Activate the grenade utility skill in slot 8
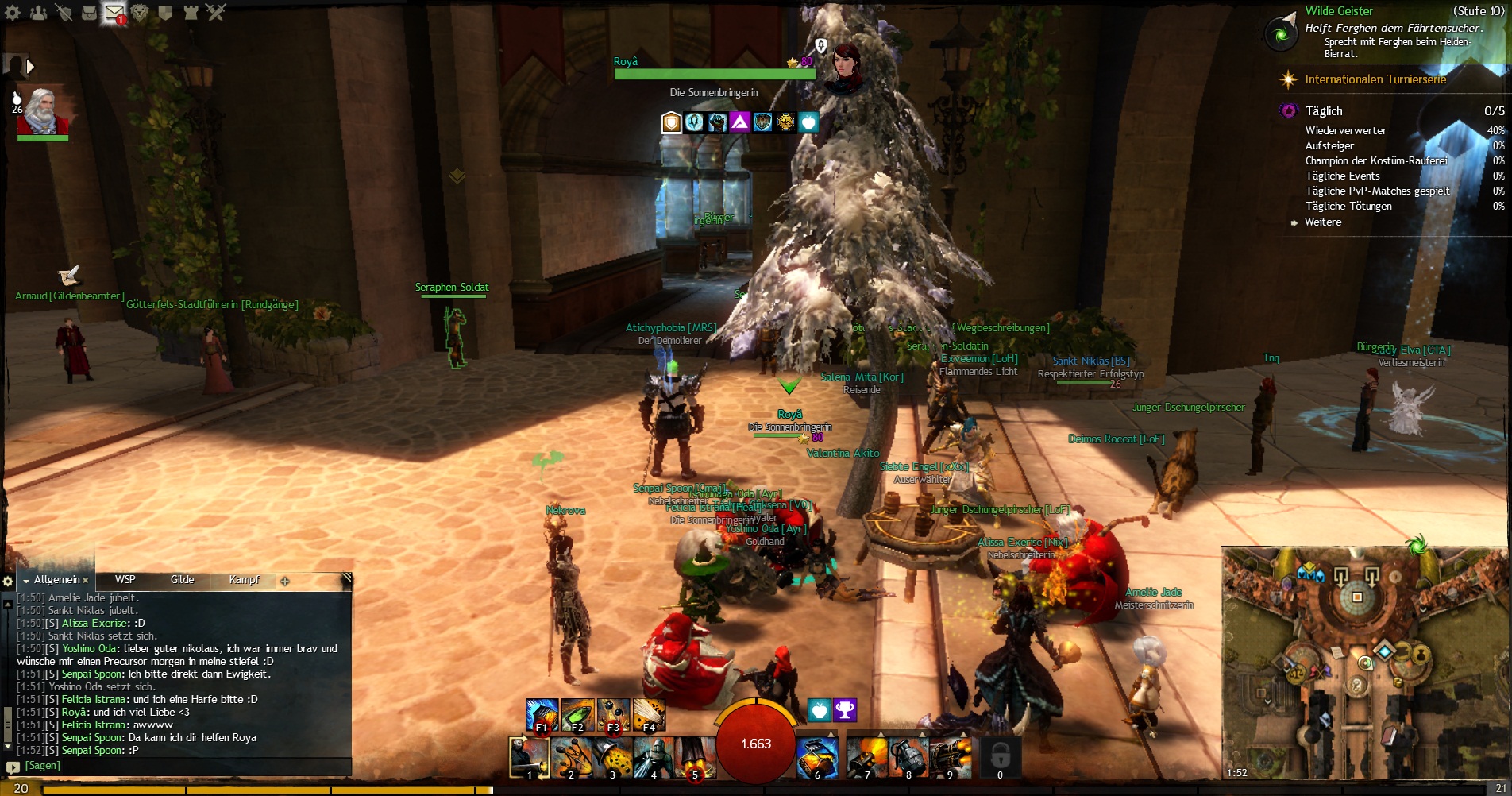This screenshot has height=796, width=1512. click(908, 757)
